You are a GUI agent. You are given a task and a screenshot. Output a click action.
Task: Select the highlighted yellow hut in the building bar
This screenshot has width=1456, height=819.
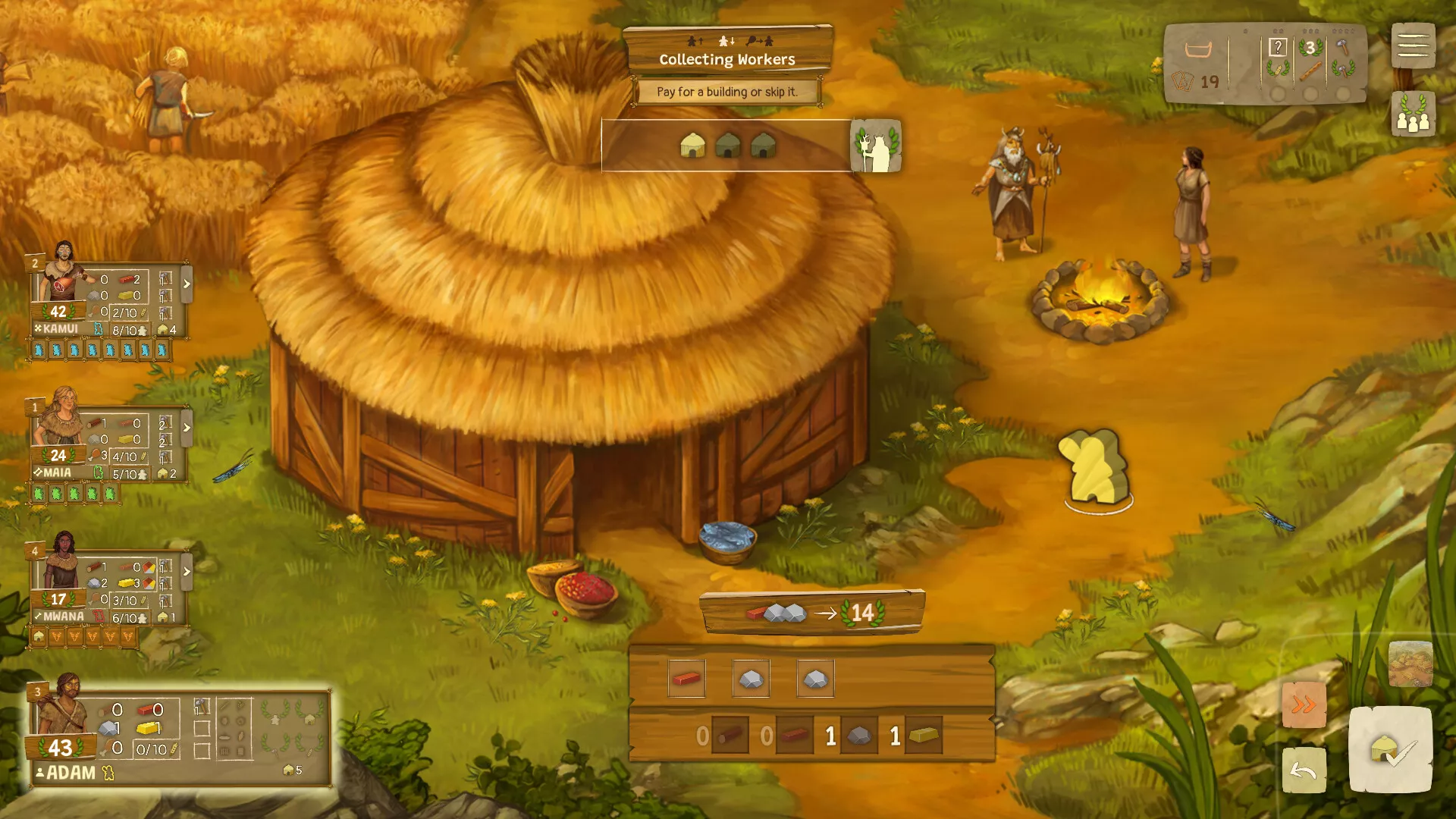pos(692,145)
